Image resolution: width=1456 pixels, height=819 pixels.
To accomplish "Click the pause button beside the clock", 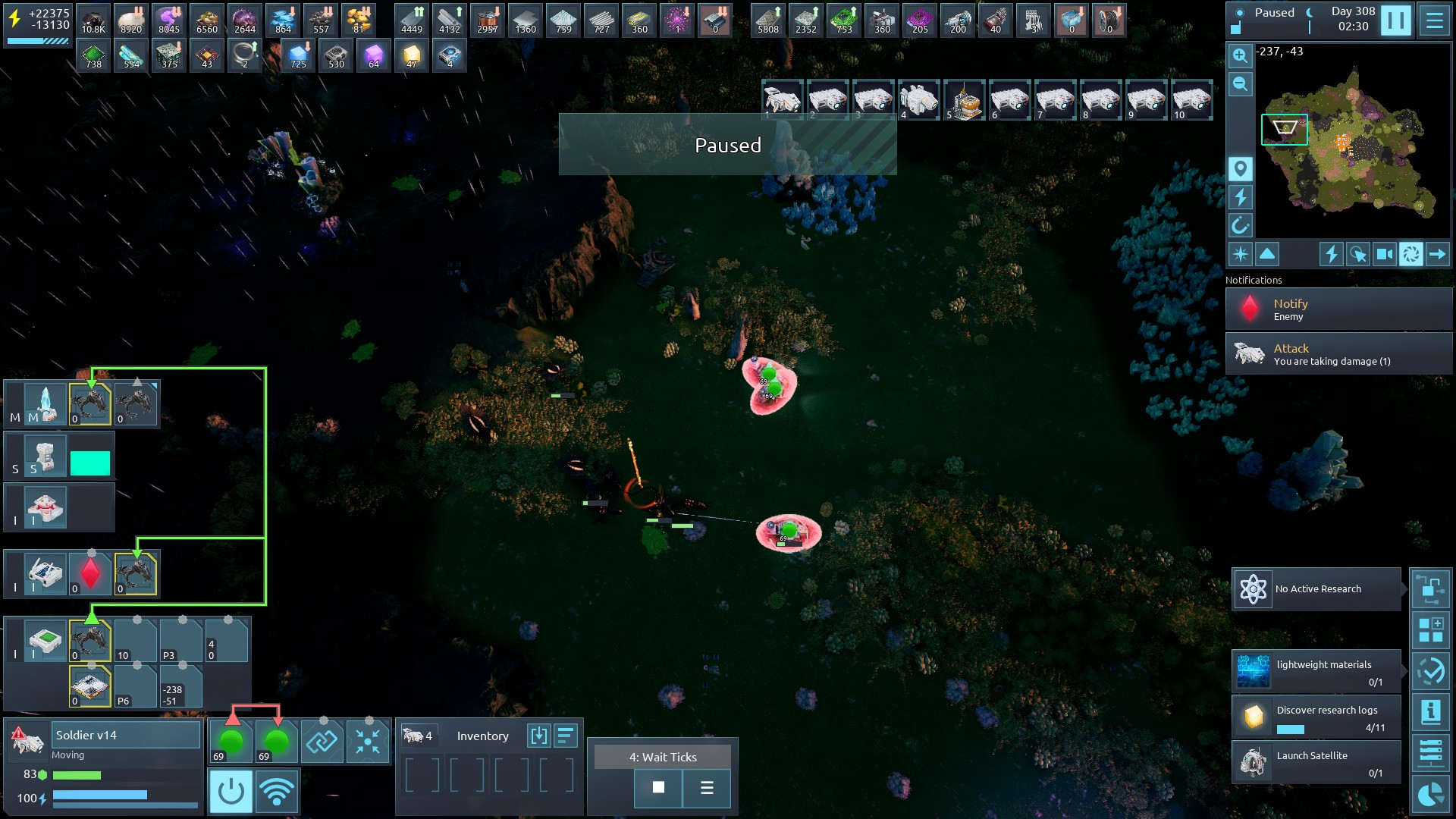I will (1395, 20).
